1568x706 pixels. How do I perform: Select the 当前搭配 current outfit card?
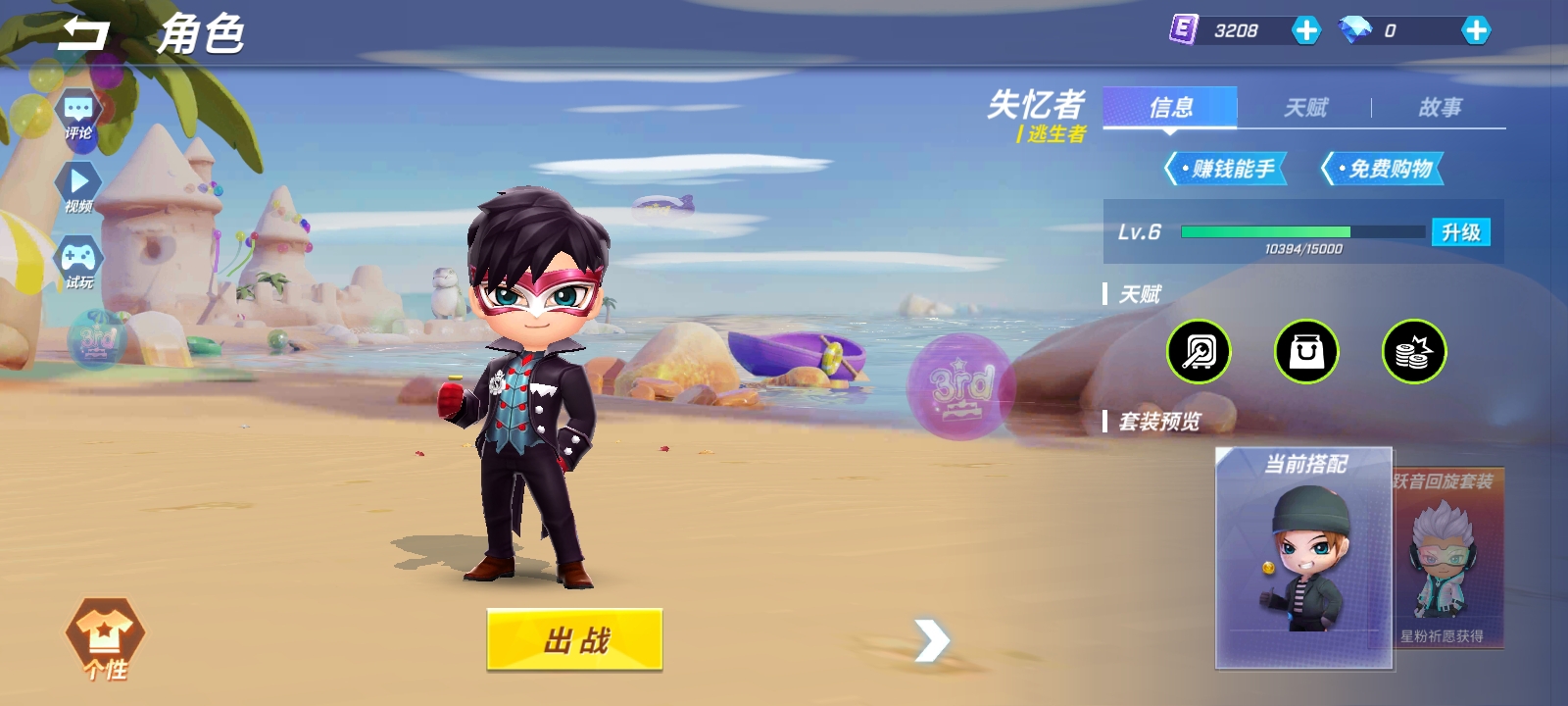1303,557
